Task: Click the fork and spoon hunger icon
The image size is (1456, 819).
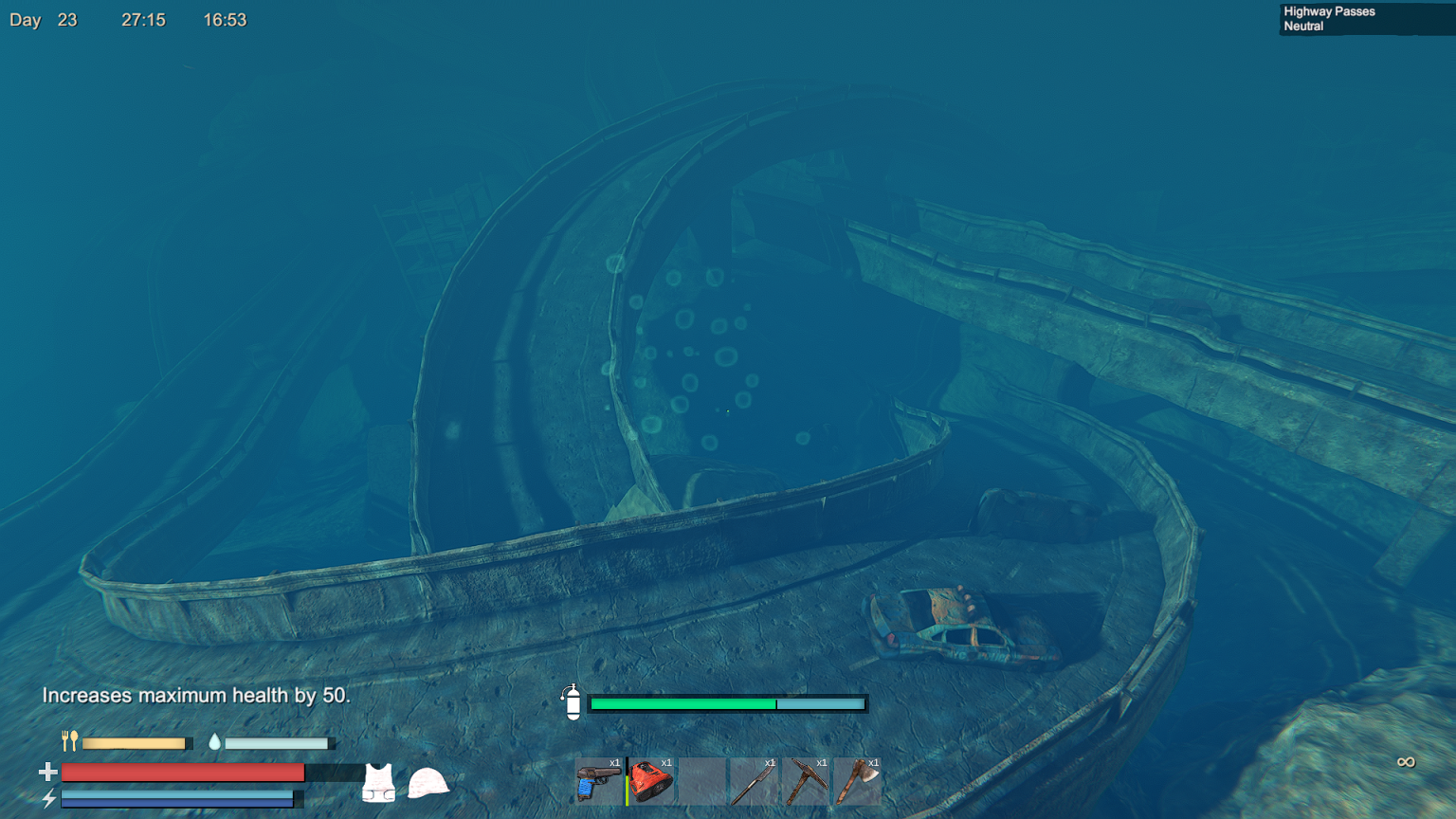Action: pyautogui.click(x=69, y=741)
